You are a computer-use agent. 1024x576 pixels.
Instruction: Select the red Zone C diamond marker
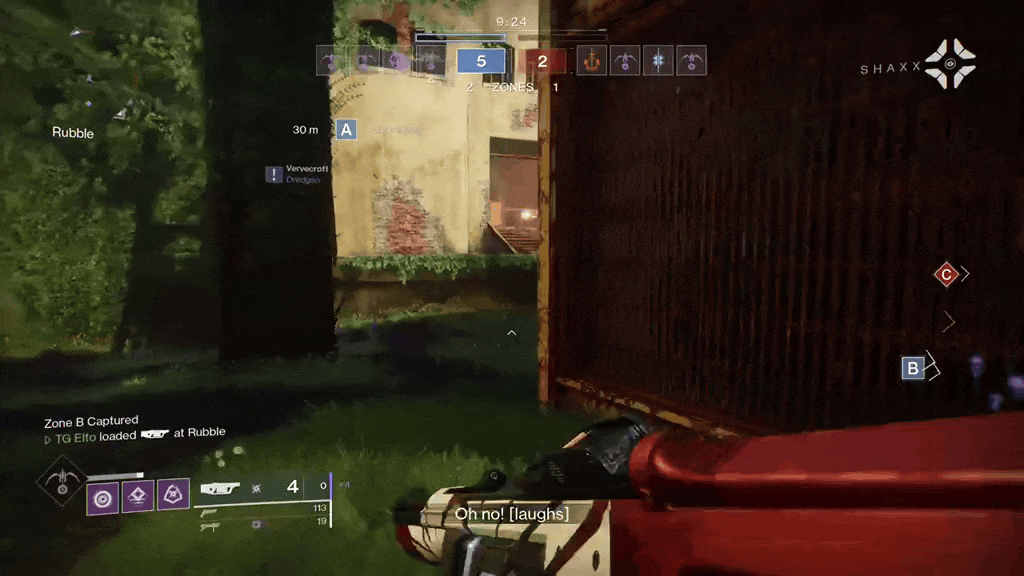tap(946, 274)
